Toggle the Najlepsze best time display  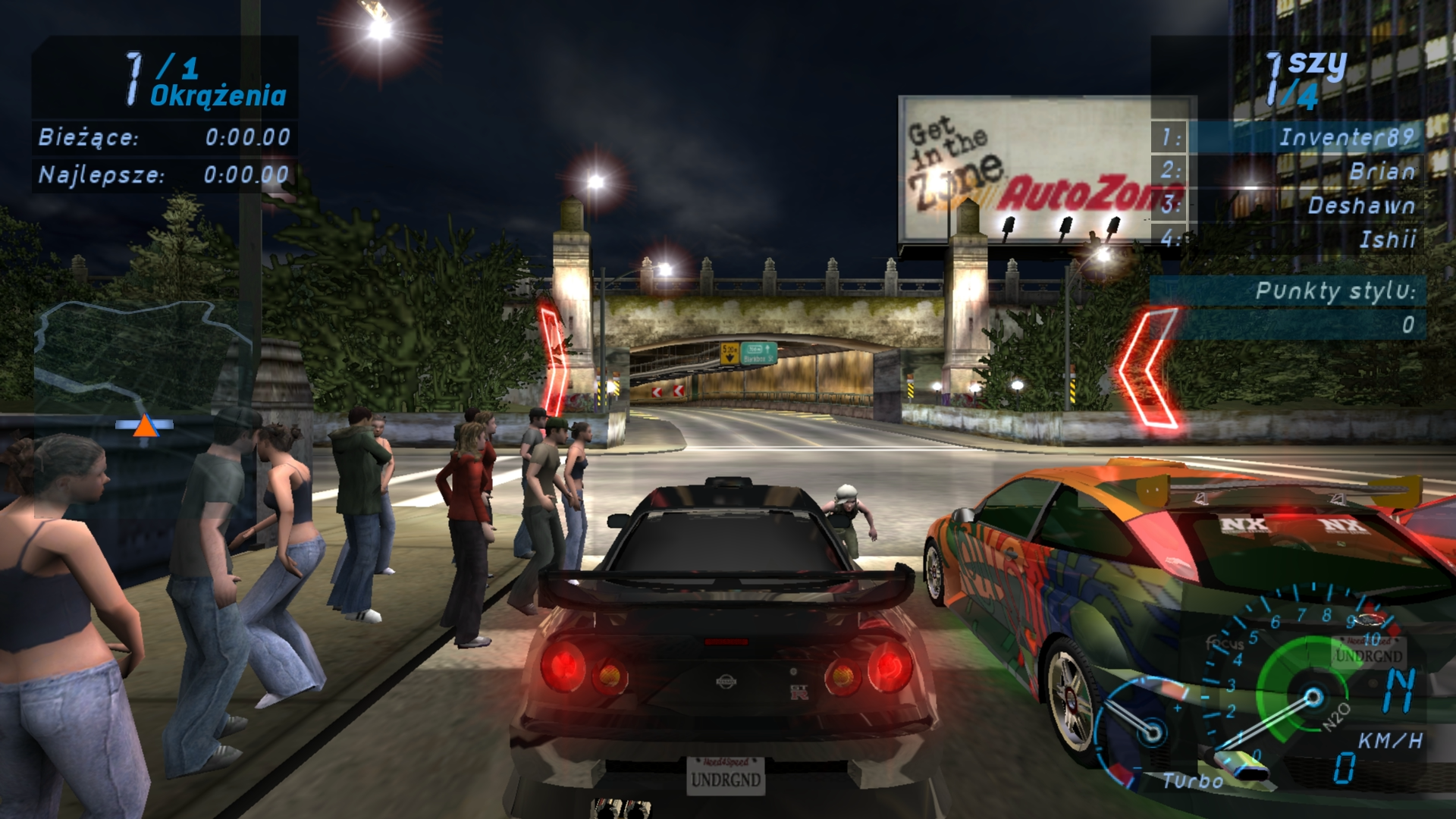click(163, 174)
